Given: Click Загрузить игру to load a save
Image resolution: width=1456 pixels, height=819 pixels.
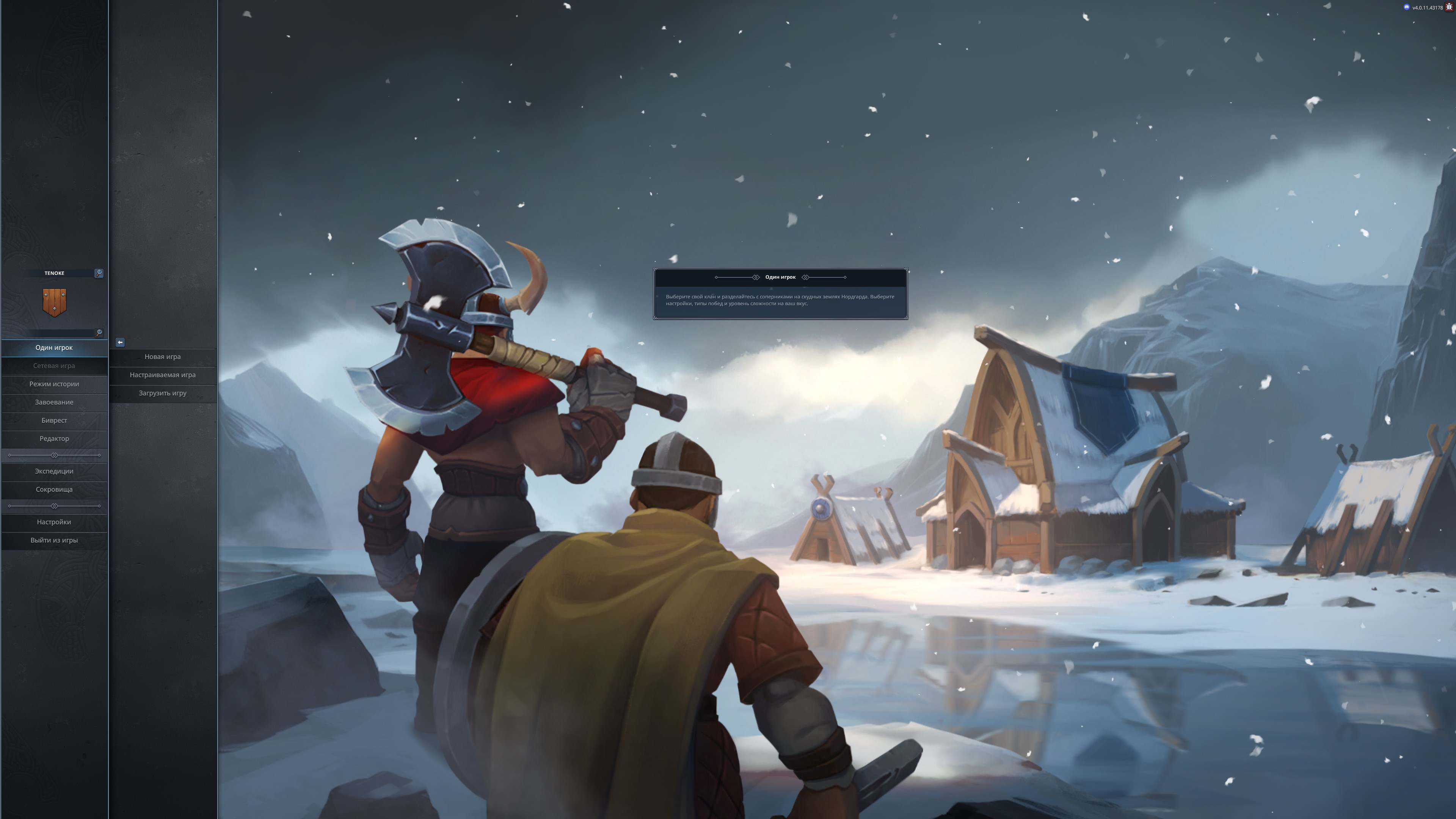Looking at the screenshot, I should 163,393.
